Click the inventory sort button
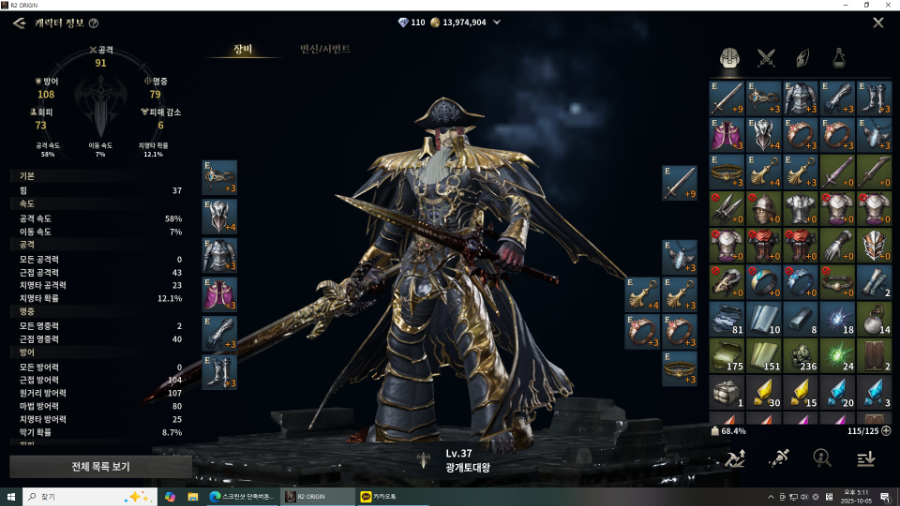The image size is (900, 506). coord(866,458)
